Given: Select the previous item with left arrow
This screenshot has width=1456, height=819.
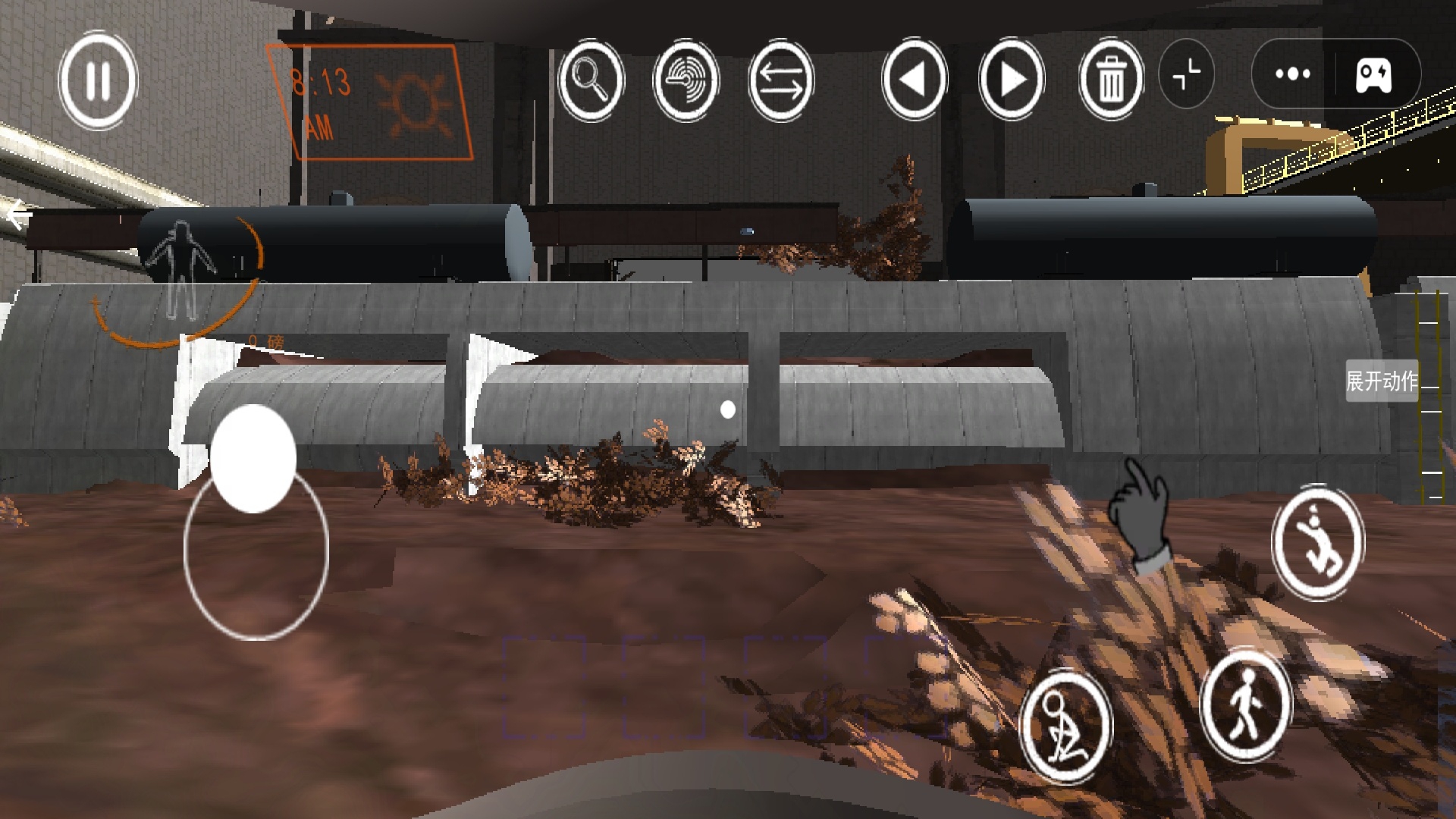Looking at the screenshot, I should click(x=914, y=80).
